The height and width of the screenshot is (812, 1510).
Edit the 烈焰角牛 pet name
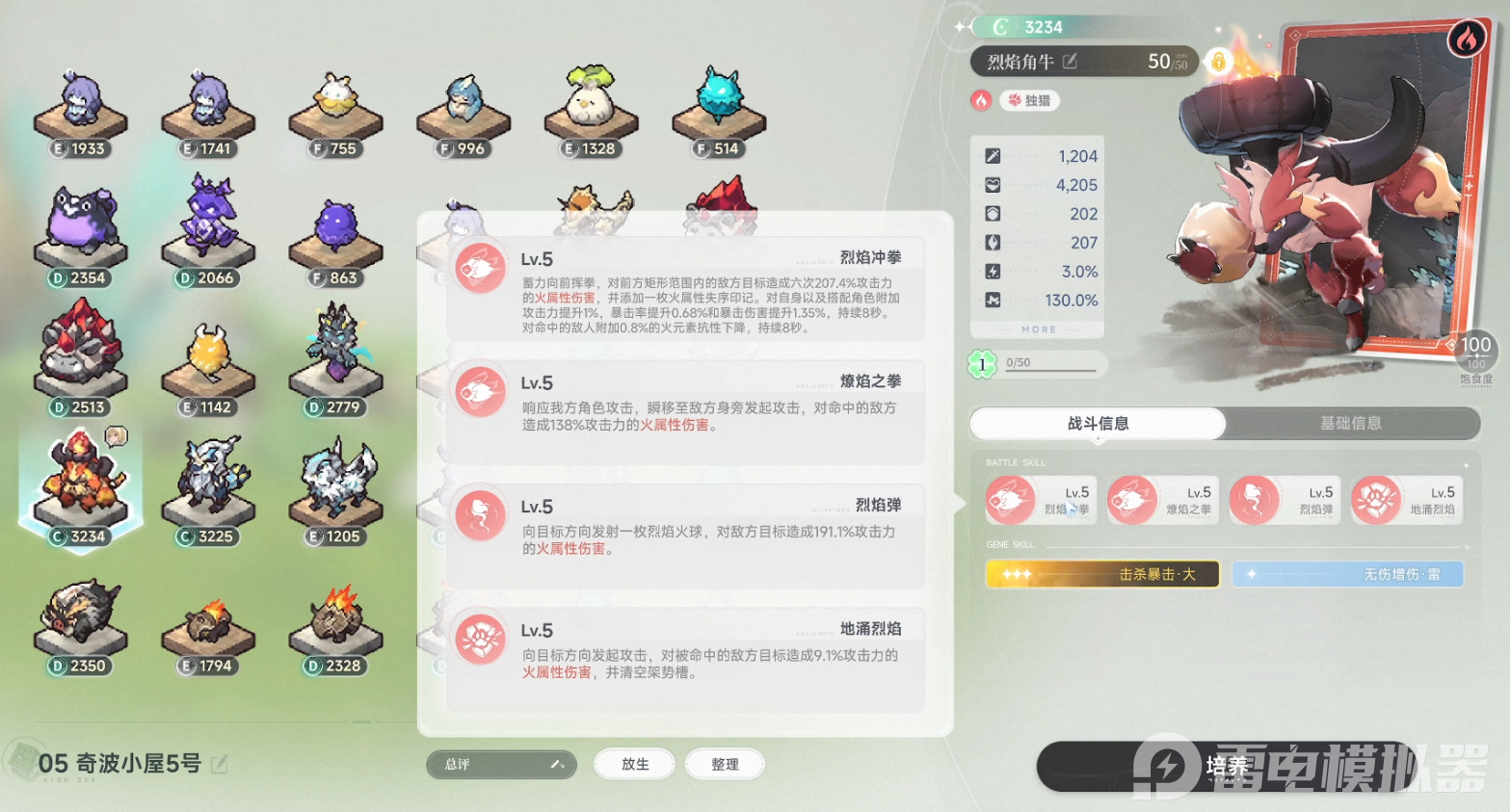pos(1070,62)
